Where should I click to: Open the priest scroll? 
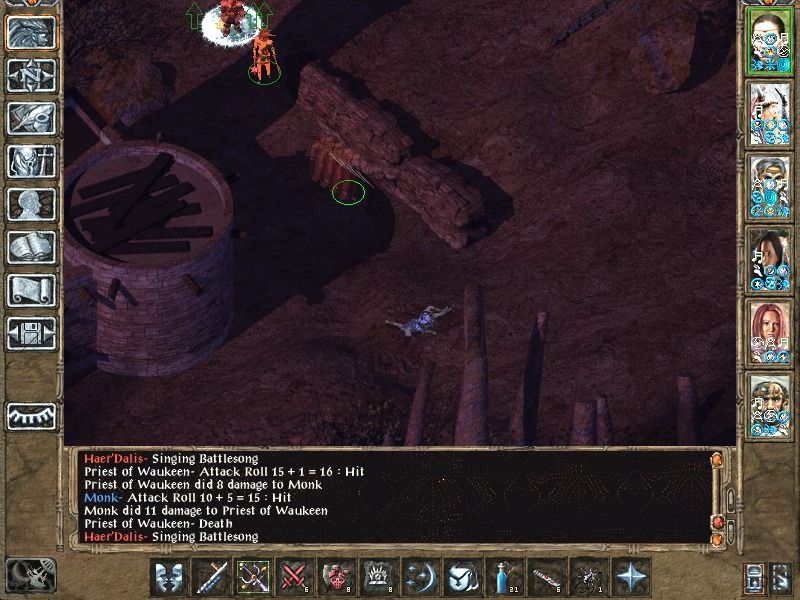(31, 290)
